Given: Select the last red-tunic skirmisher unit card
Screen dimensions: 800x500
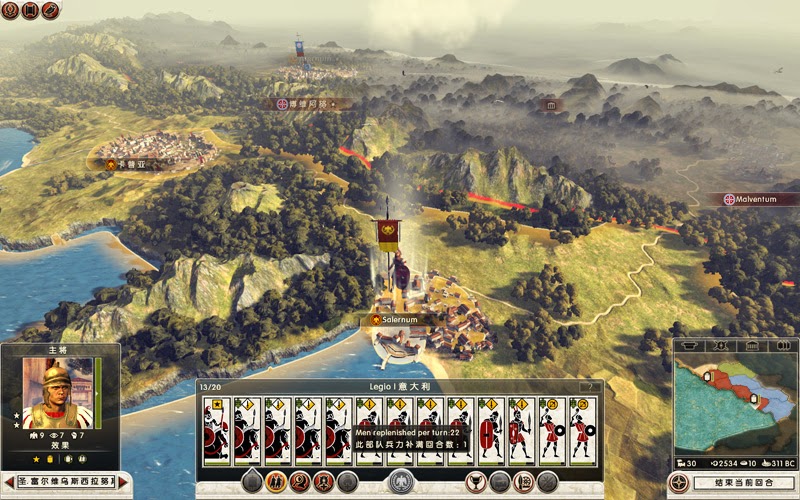Looking at the screenshot, I should 582,432.
